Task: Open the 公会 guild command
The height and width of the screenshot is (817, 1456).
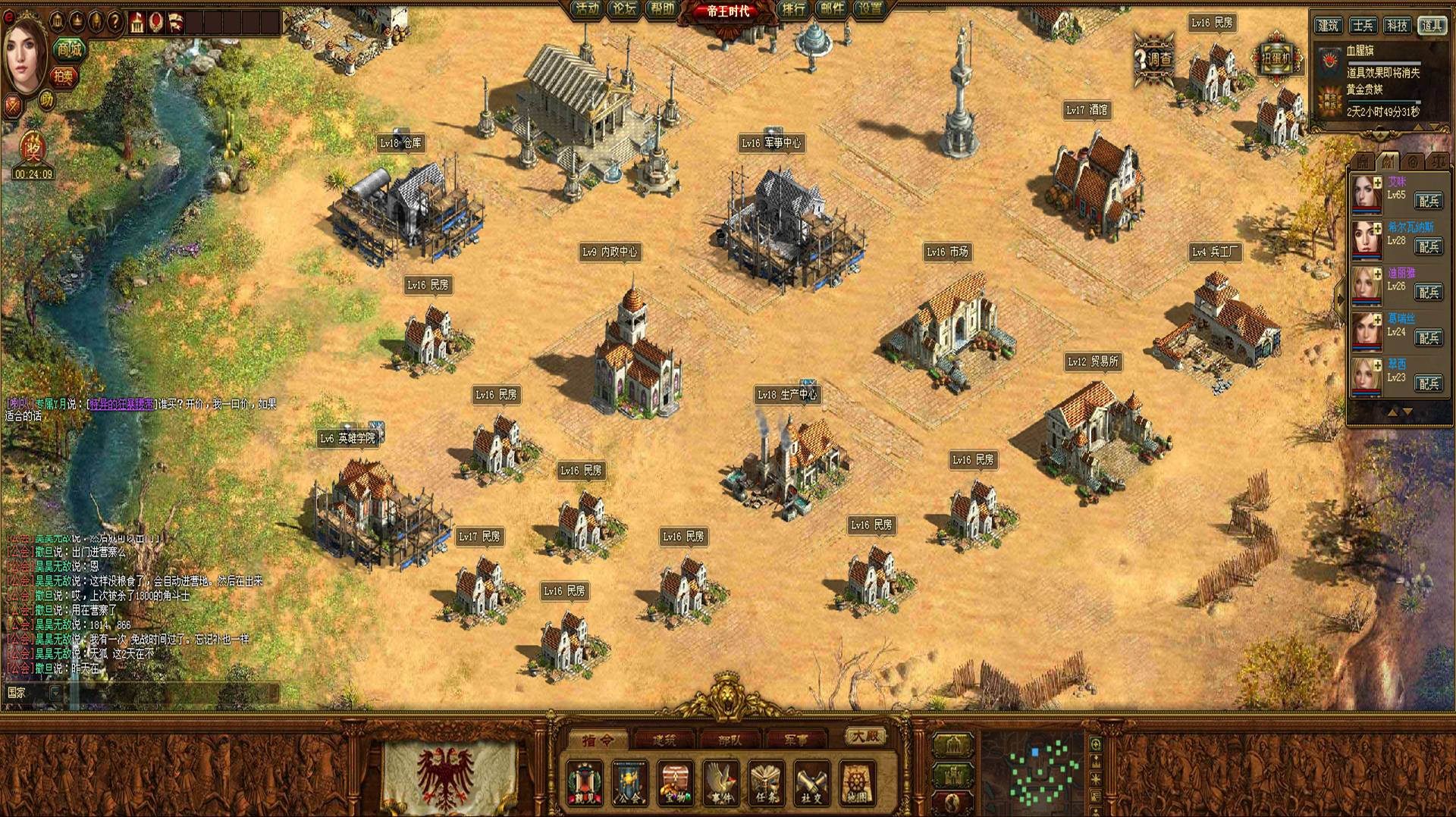Action: (630, 783)
